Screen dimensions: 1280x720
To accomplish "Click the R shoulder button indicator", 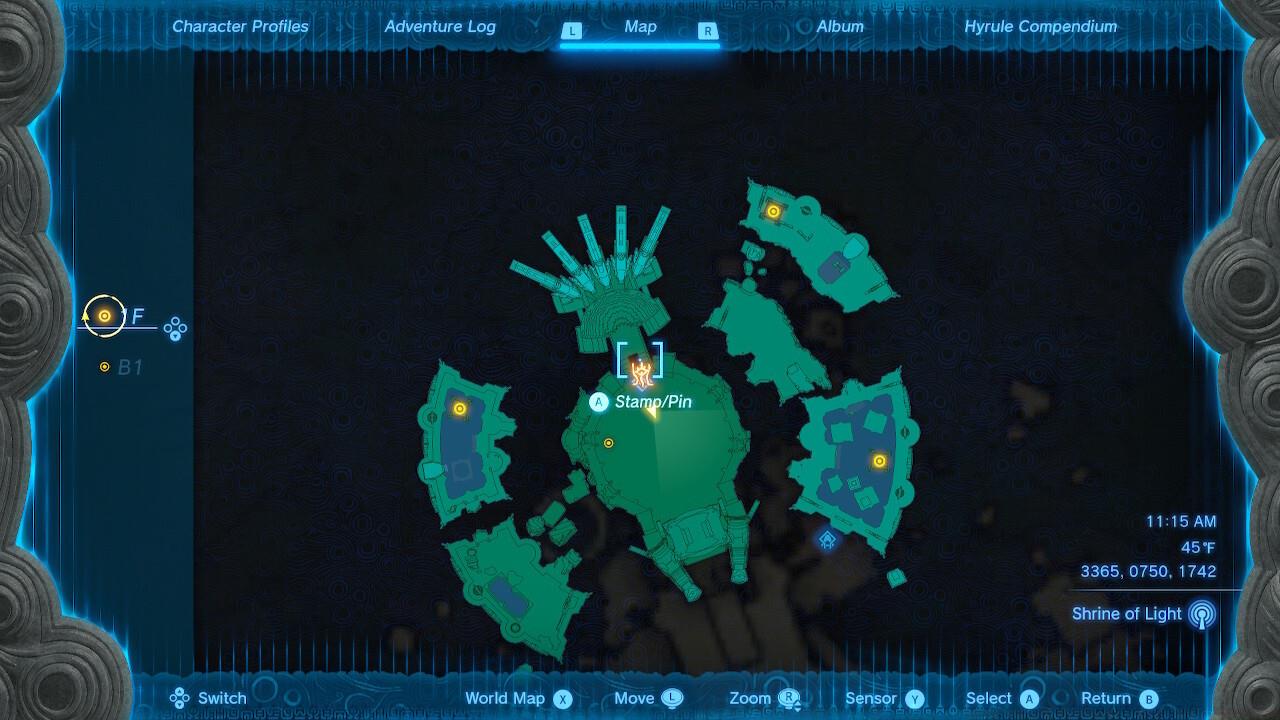I will (708, 31).
